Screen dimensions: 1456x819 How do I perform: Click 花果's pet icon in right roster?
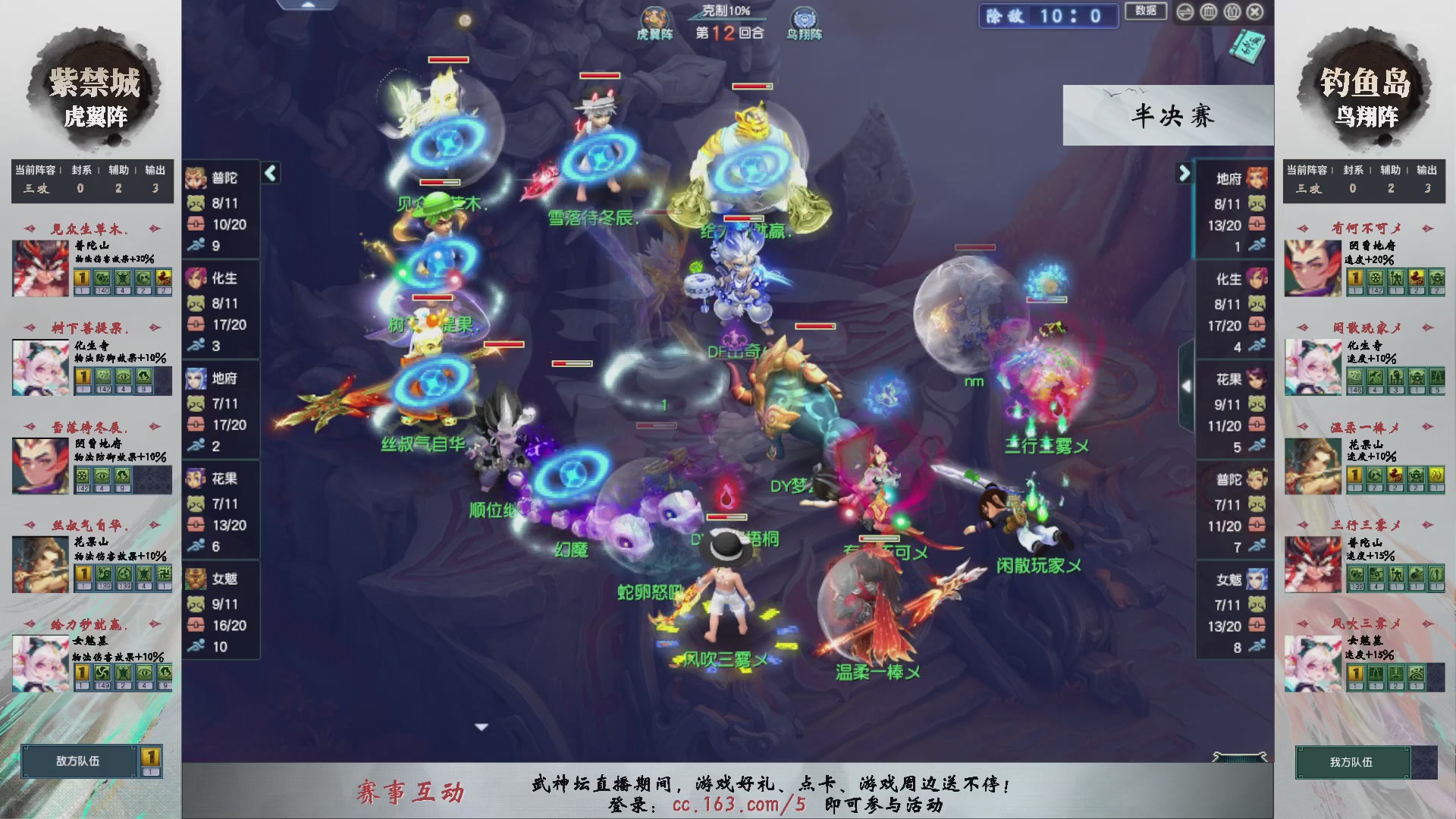1257,404
